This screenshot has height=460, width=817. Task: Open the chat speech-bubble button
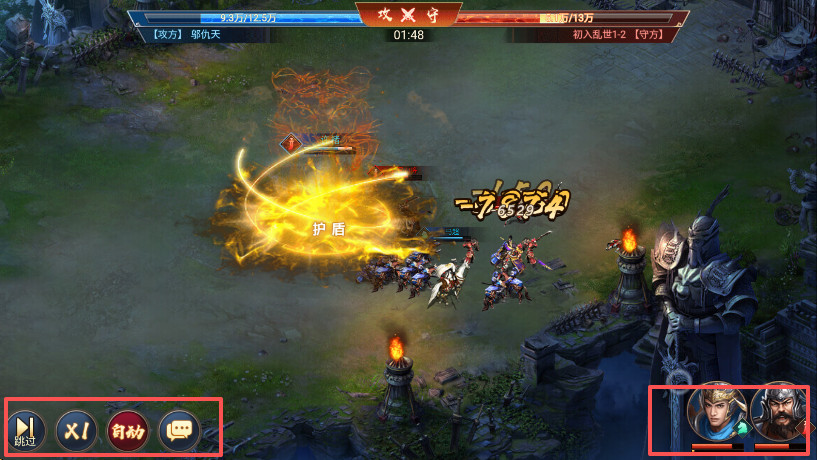tap(179, 430)
